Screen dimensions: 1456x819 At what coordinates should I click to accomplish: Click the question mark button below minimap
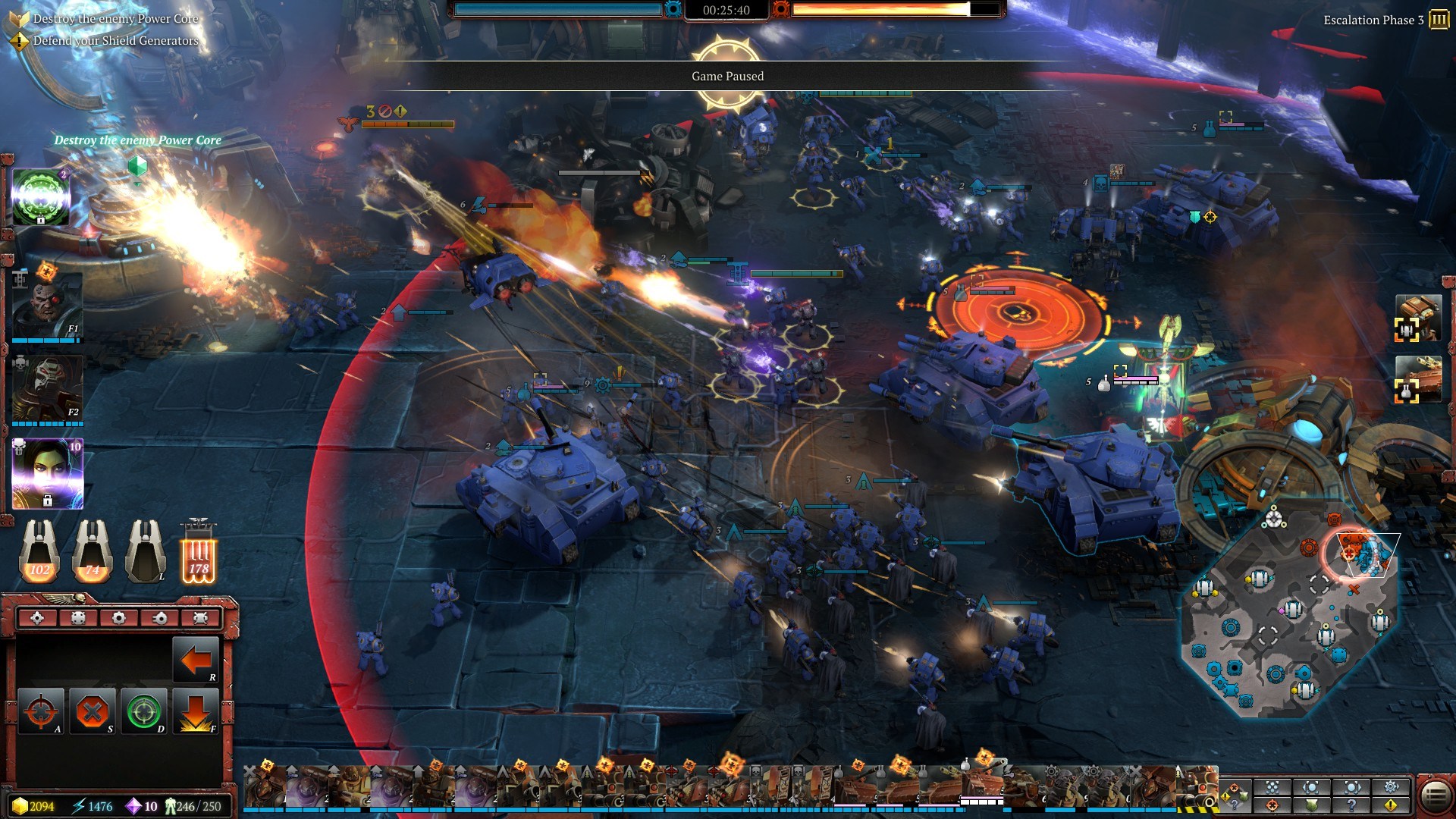[1351, 805]
